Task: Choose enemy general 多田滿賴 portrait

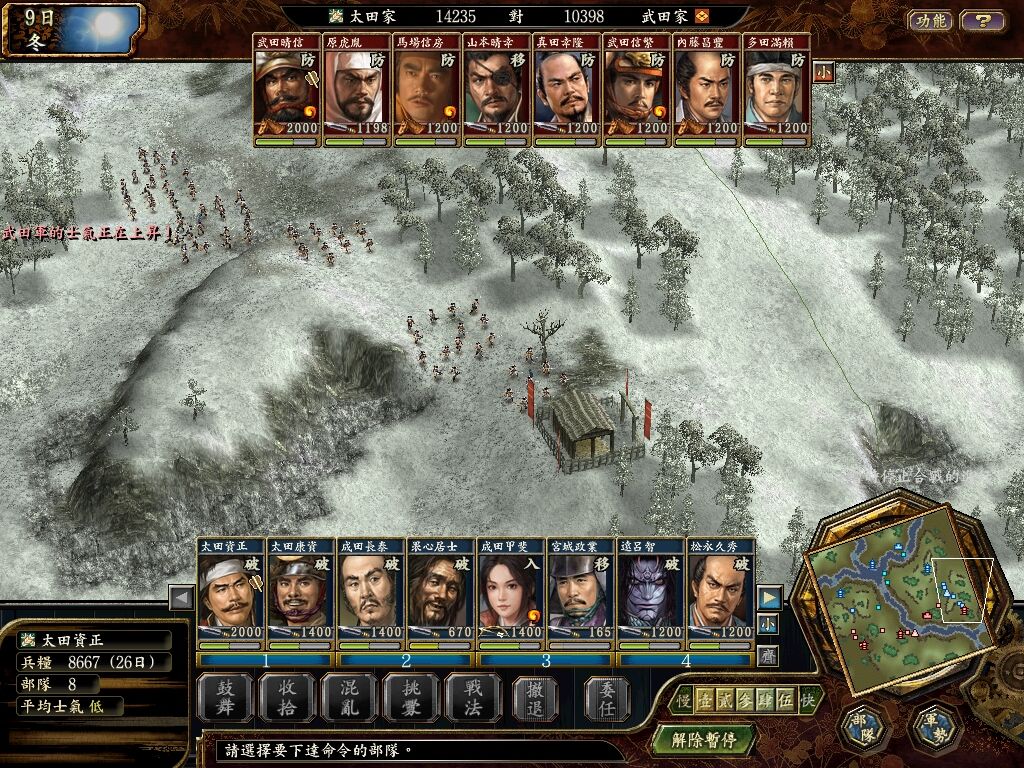Action: point(777,92)
